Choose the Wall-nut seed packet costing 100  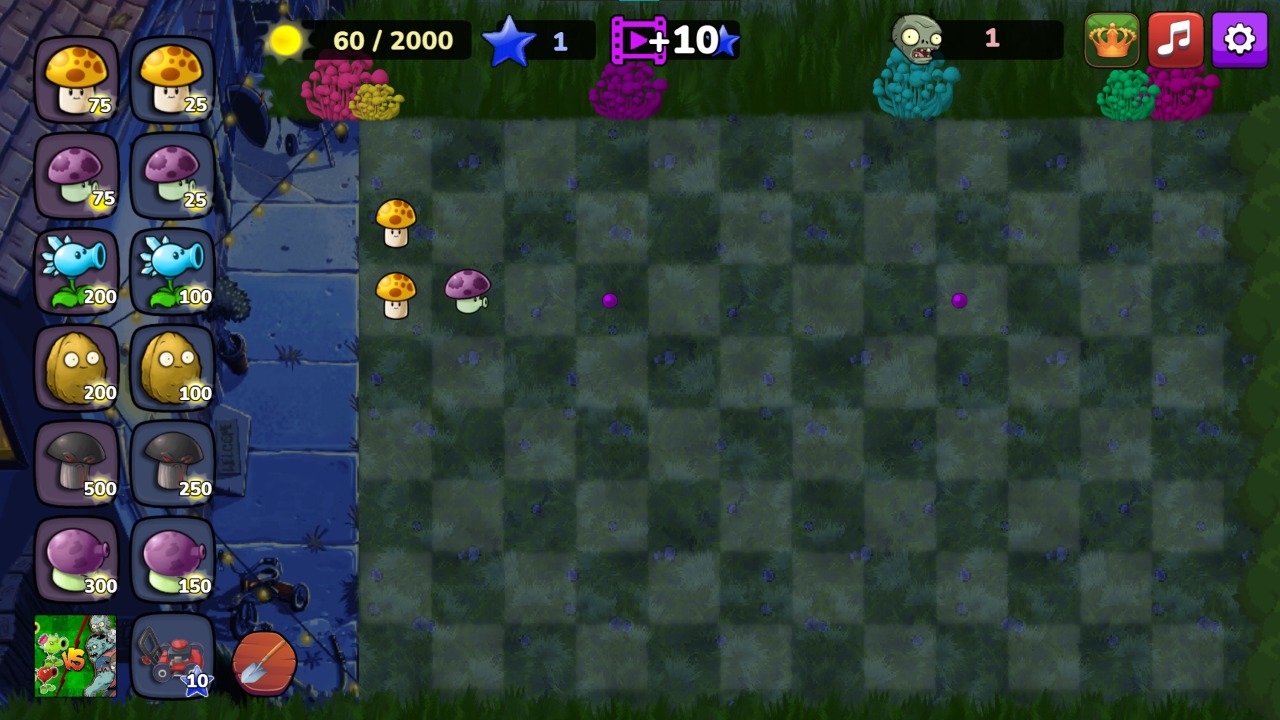click(172, 368)
